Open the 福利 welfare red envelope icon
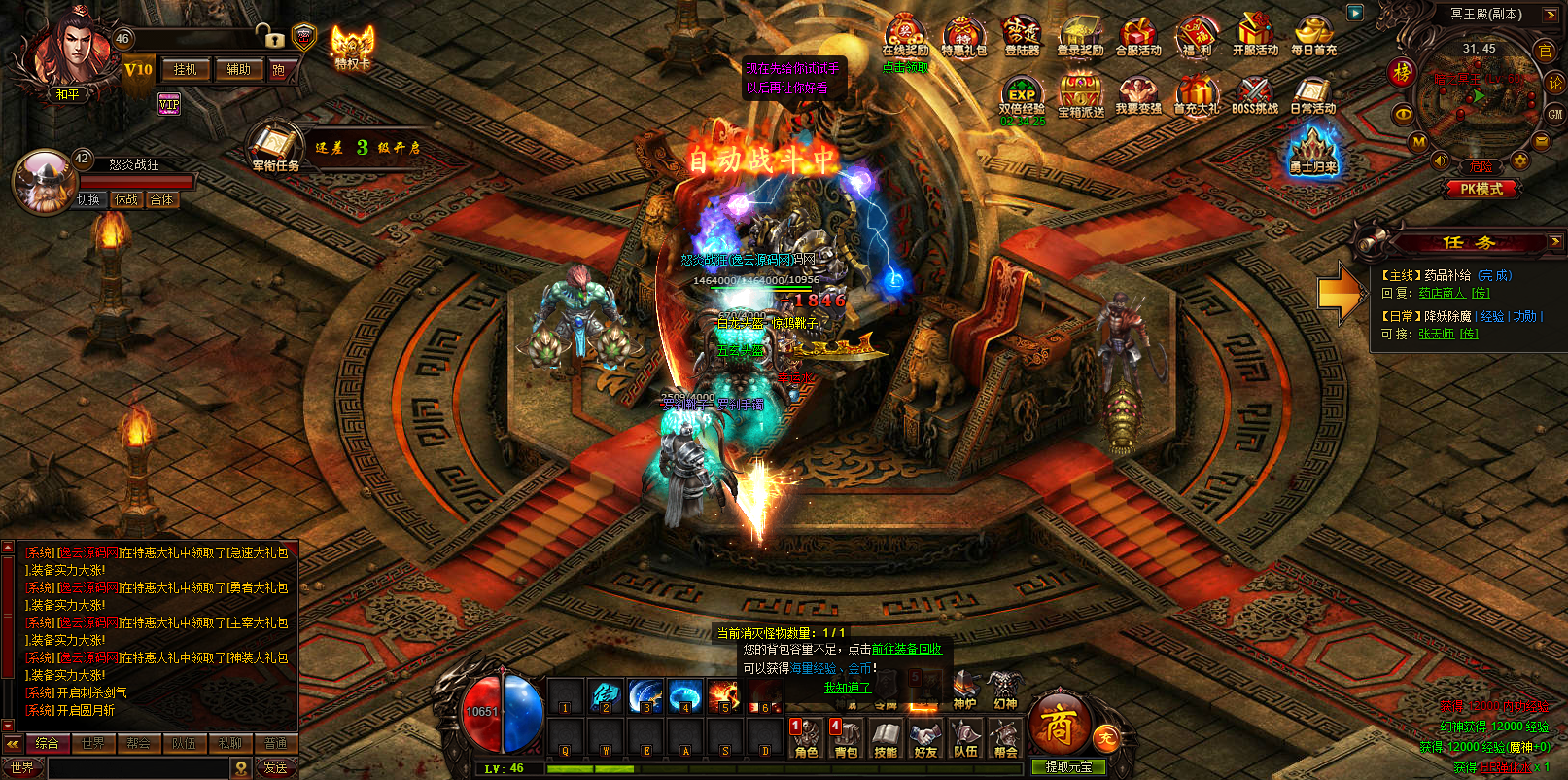 pyautogui.click(x=1197, y=37)
